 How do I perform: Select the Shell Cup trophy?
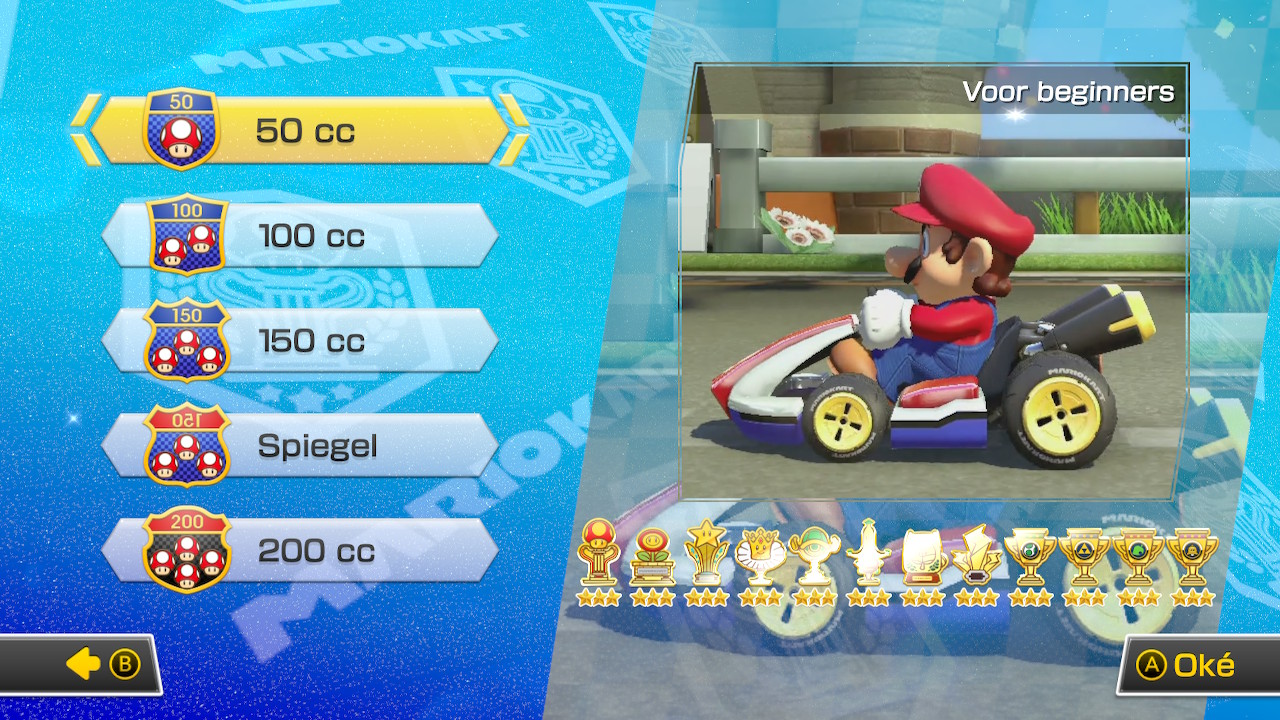811,555
